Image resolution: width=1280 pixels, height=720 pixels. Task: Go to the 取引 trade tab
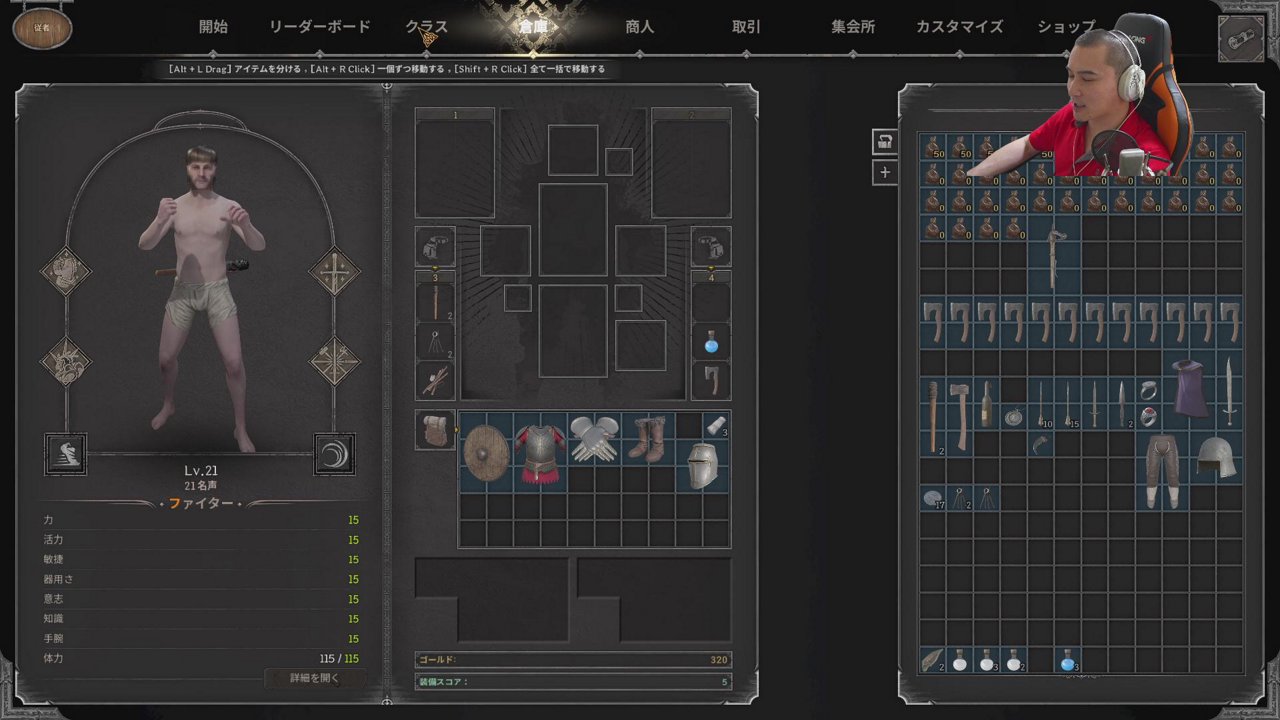[x=746, y=27]
